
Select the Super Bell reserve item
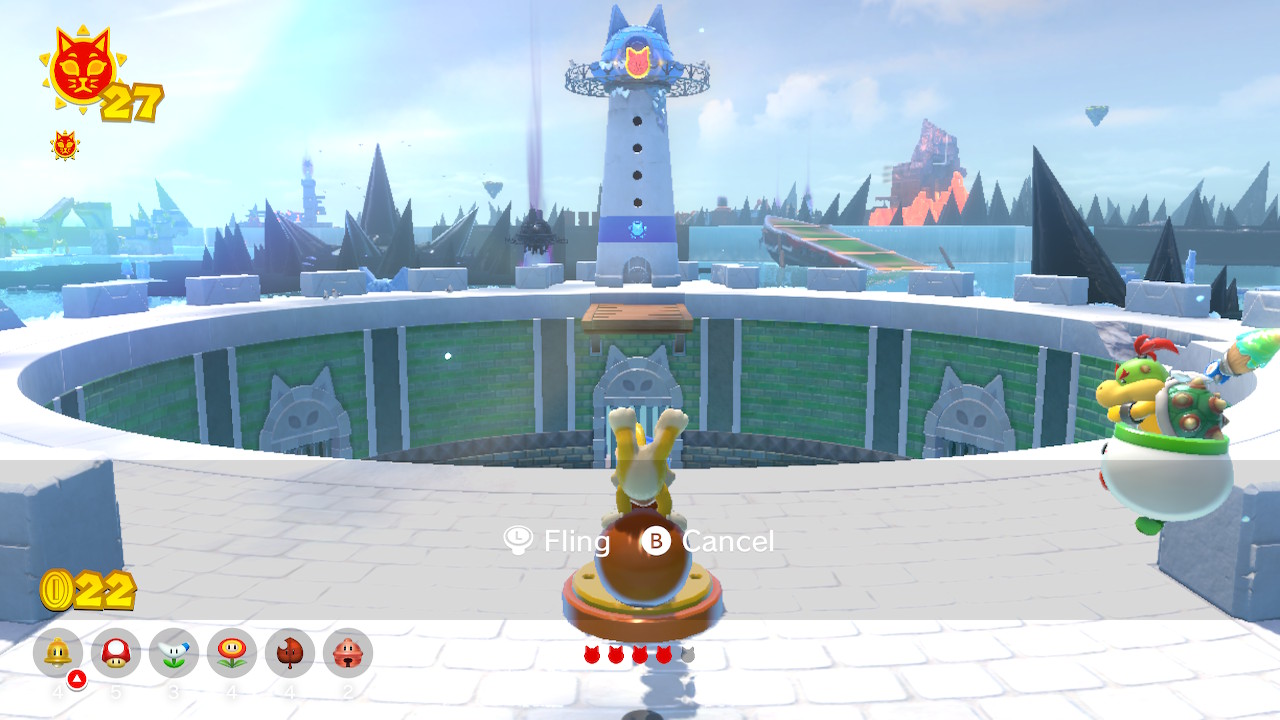point(58,653)
